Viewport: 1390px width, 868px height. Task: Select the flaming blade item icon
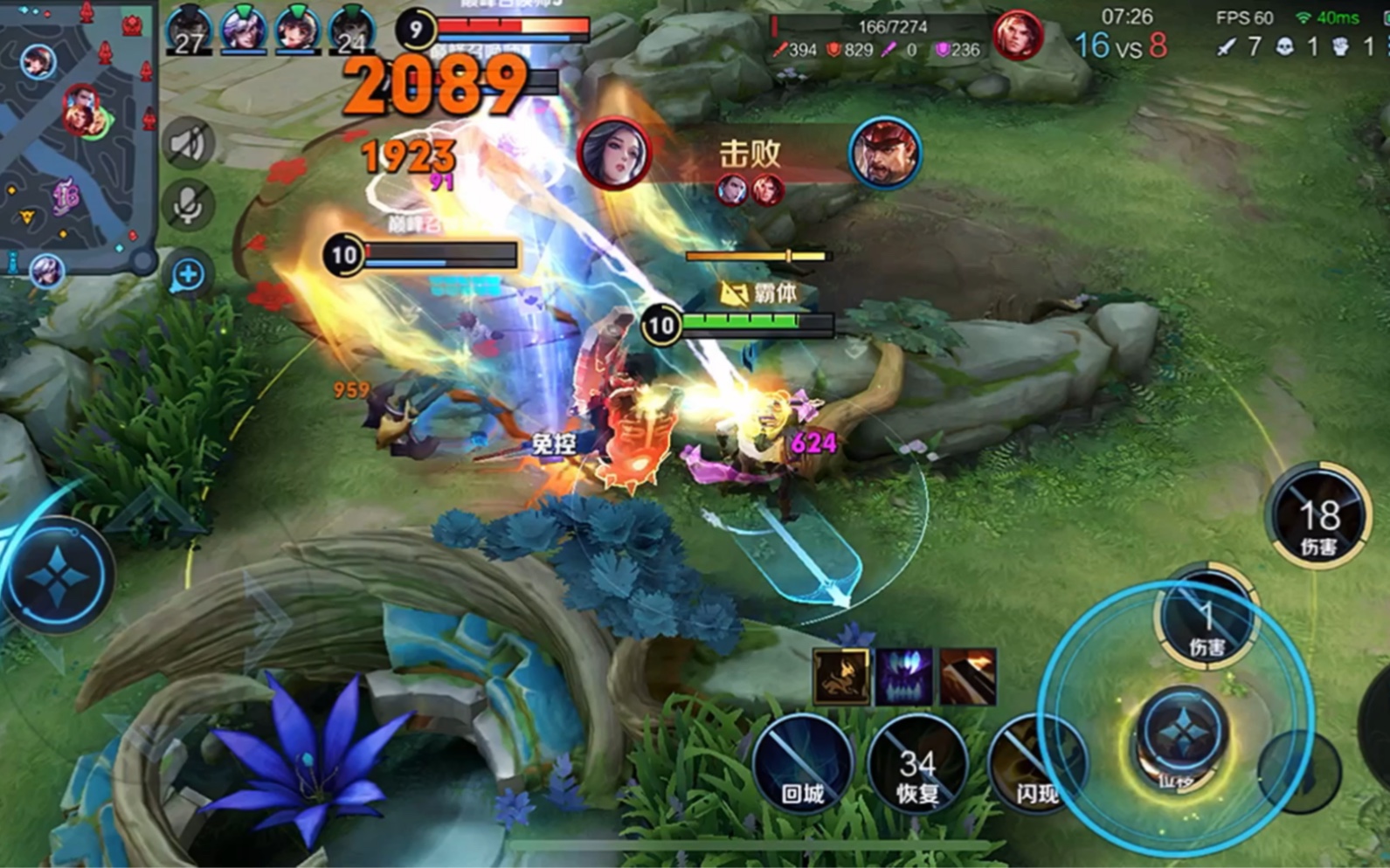click(x=967, y=675)
